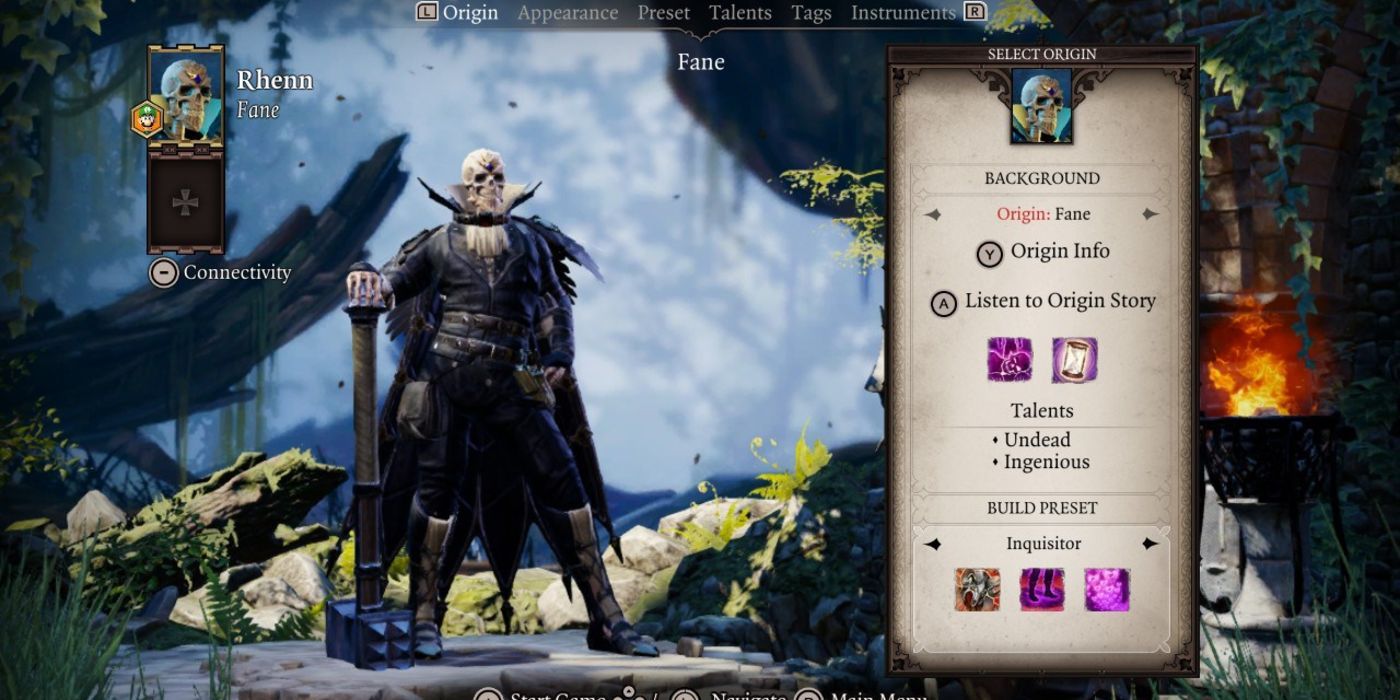Inspect the purple cracked-skull origin skill icon
The width and height of the screenshot is (1400, 700).
point(1010,360)
